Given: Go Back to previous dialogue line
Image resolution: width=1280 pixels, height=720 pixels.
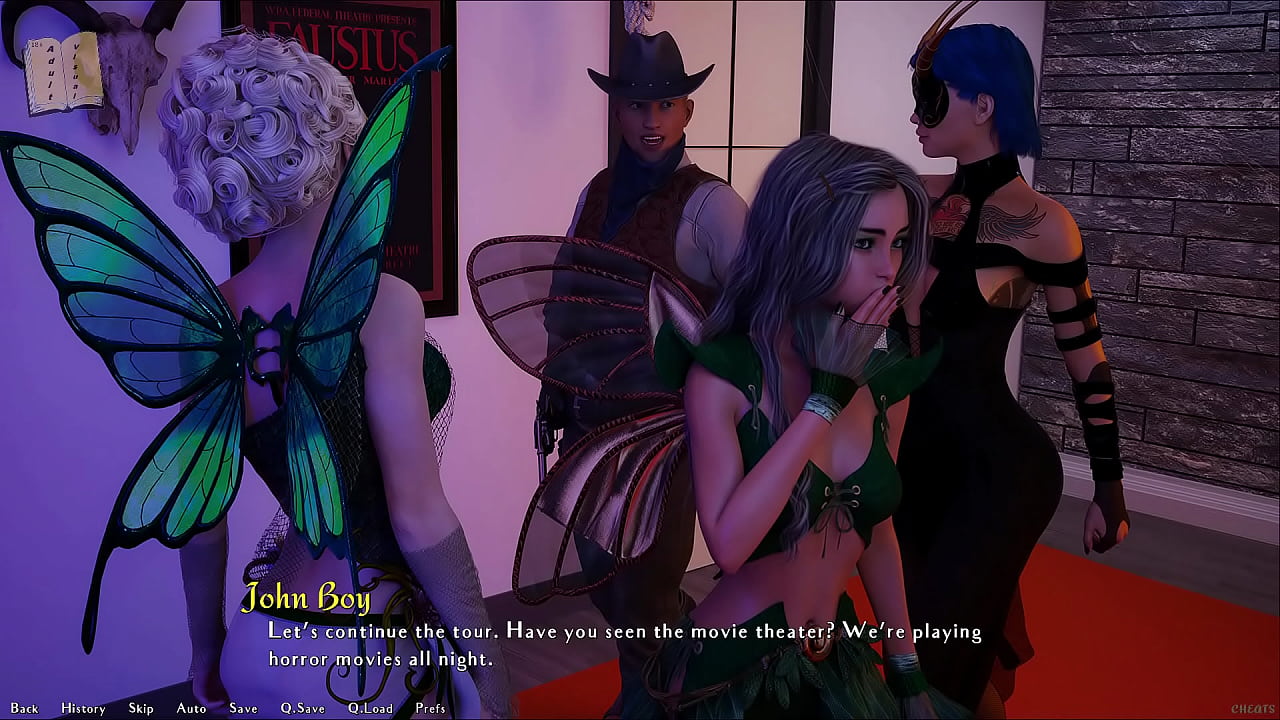Looking at the screenshot, I should click(24, 708).
